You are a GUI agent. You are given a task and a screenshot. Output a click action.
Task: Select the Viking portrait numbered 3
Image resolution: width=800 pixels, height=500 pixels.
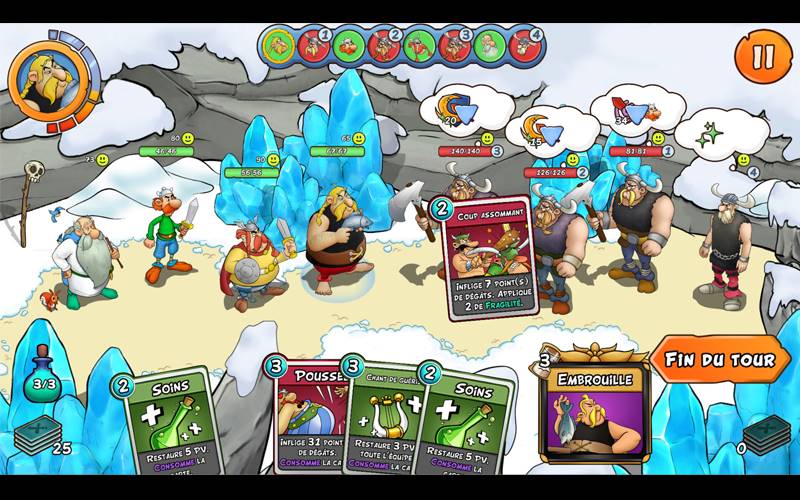point(454,45)
